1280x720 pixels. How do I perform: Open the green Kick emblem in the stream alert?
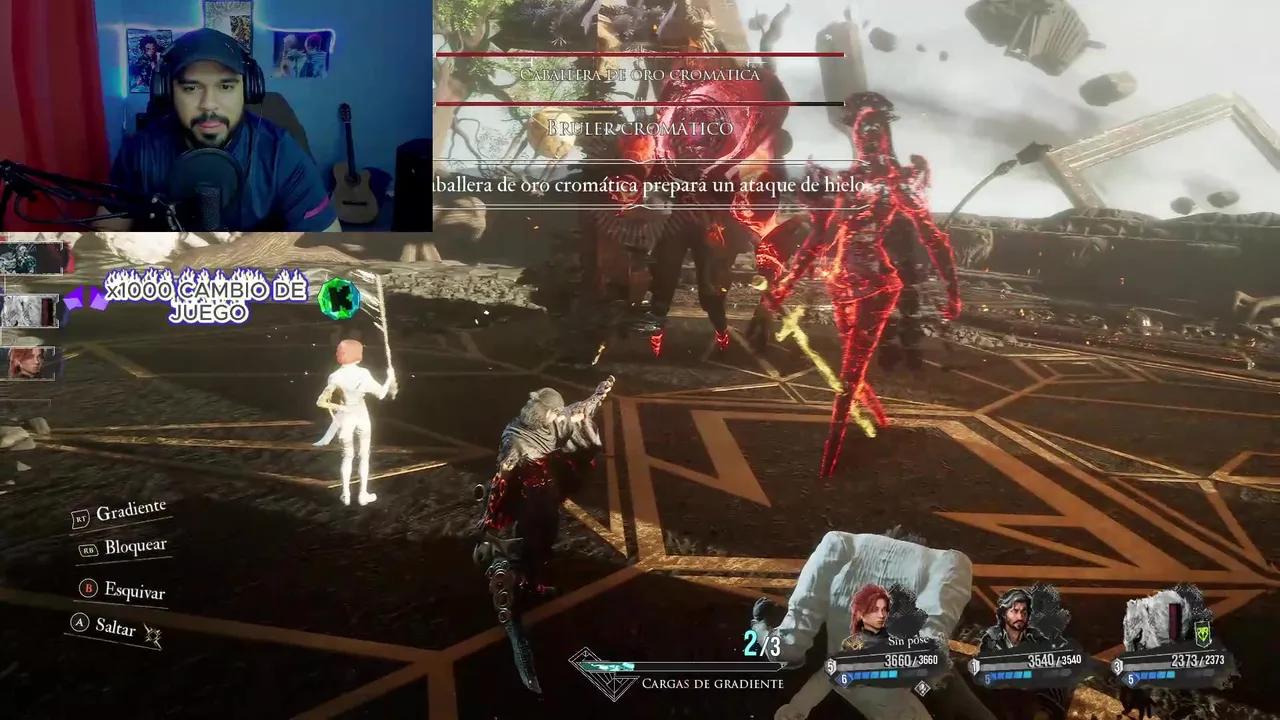pos(338,297)
